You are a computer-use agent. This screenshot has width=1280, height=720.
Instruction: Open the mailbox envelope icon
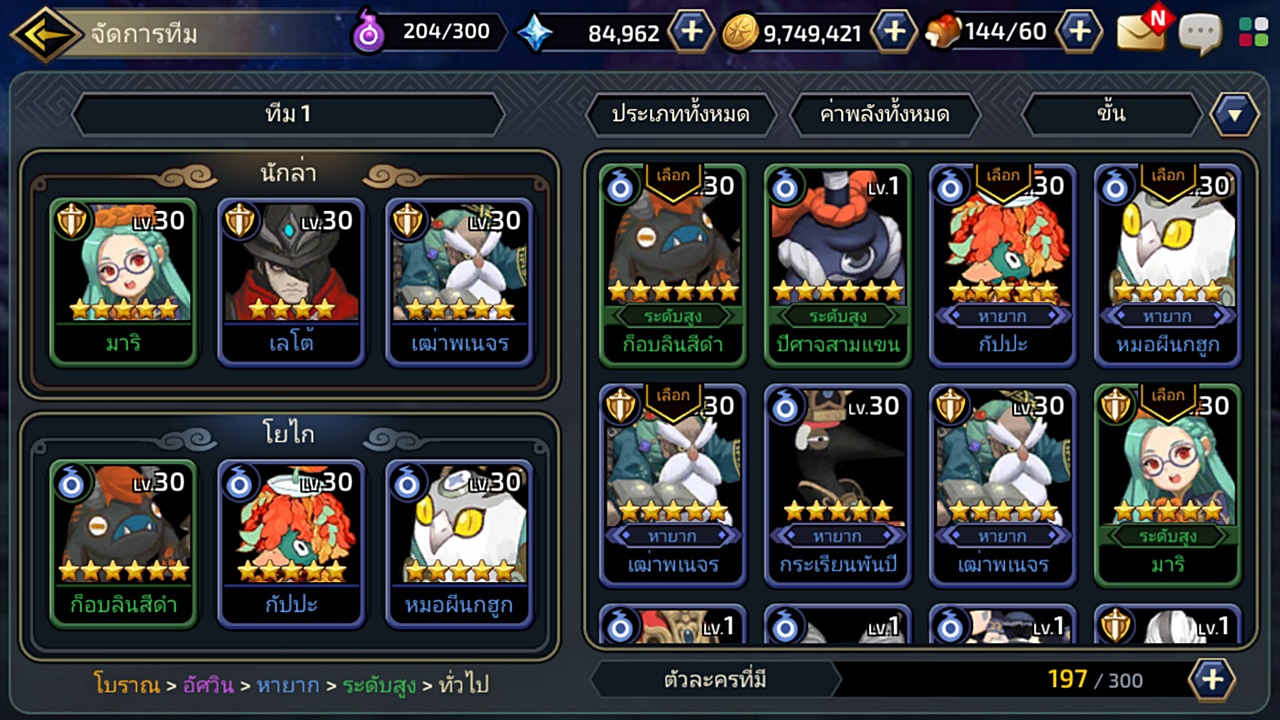click(1141, 33)
